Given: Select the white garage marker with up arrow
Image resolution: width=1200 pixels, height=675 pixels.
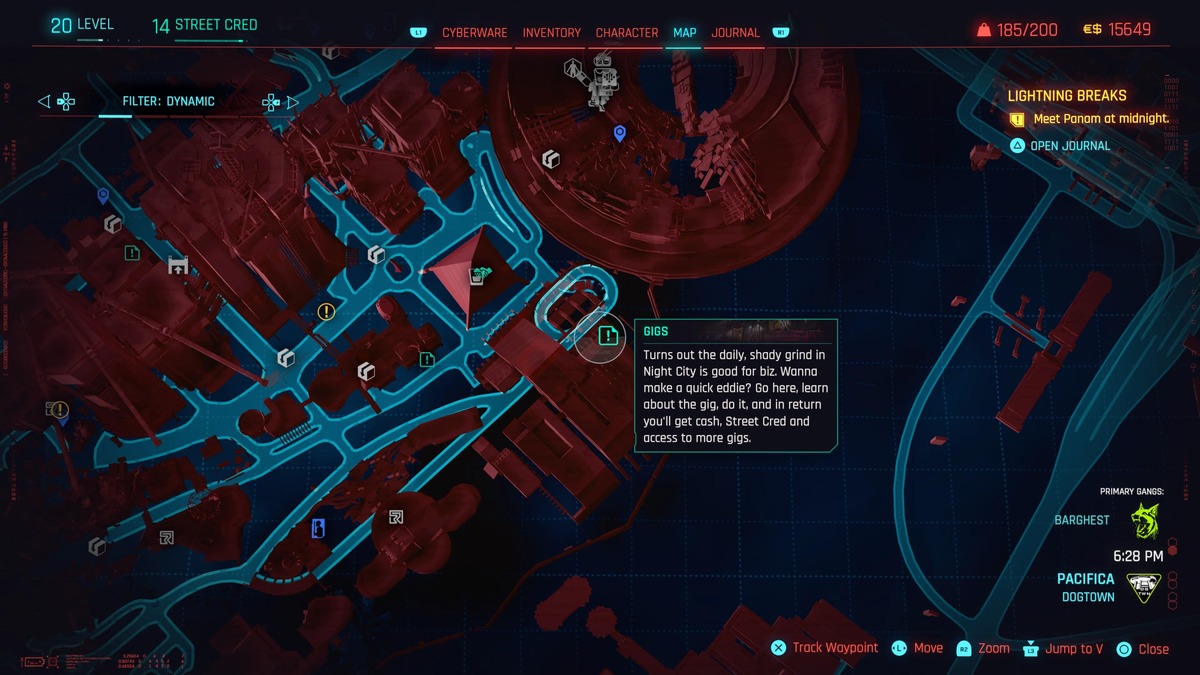Looking at the screenshot, I should [179, 265].
